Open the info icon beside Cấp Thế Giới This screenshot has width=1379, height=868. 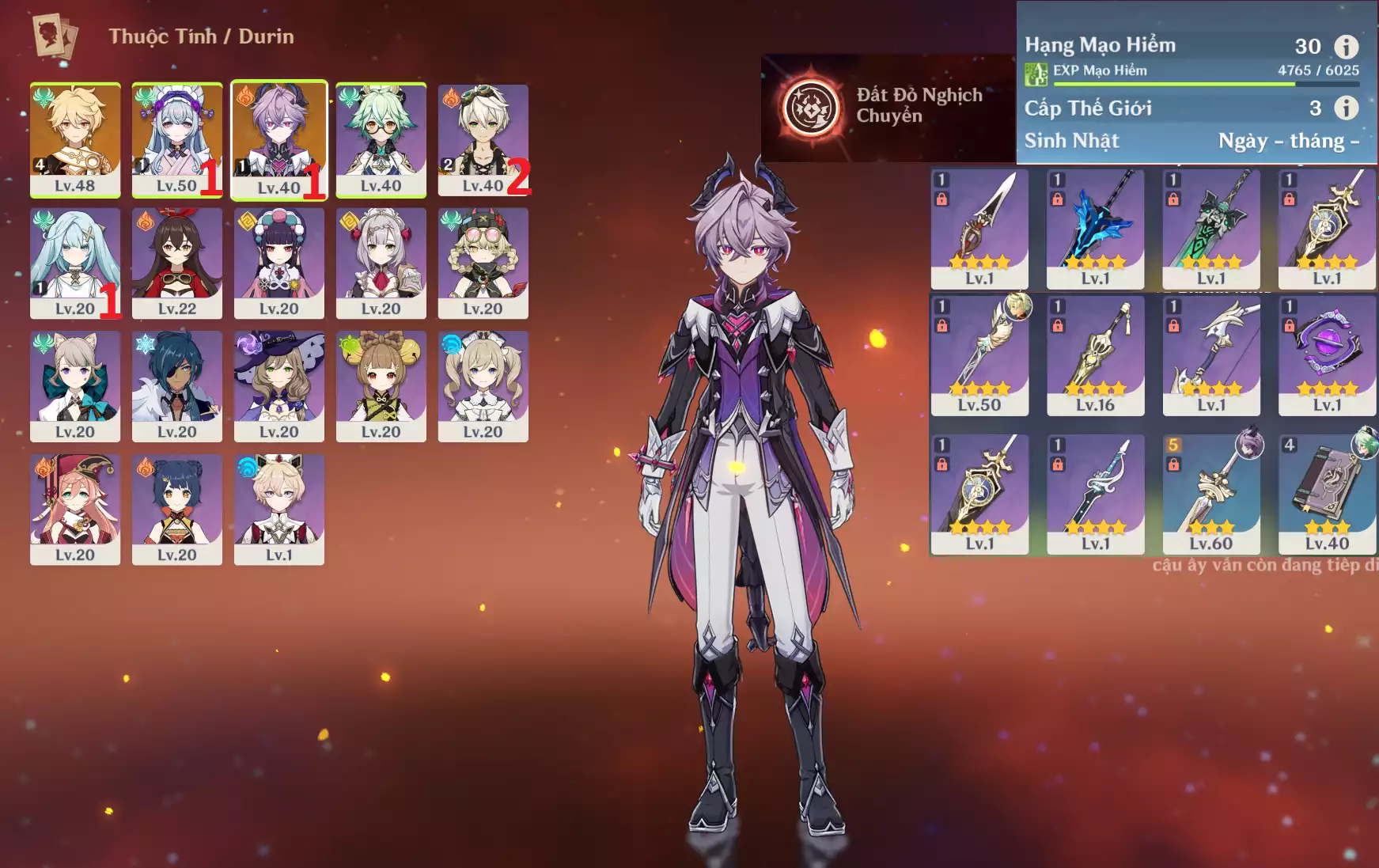(x=1346, y=108)
